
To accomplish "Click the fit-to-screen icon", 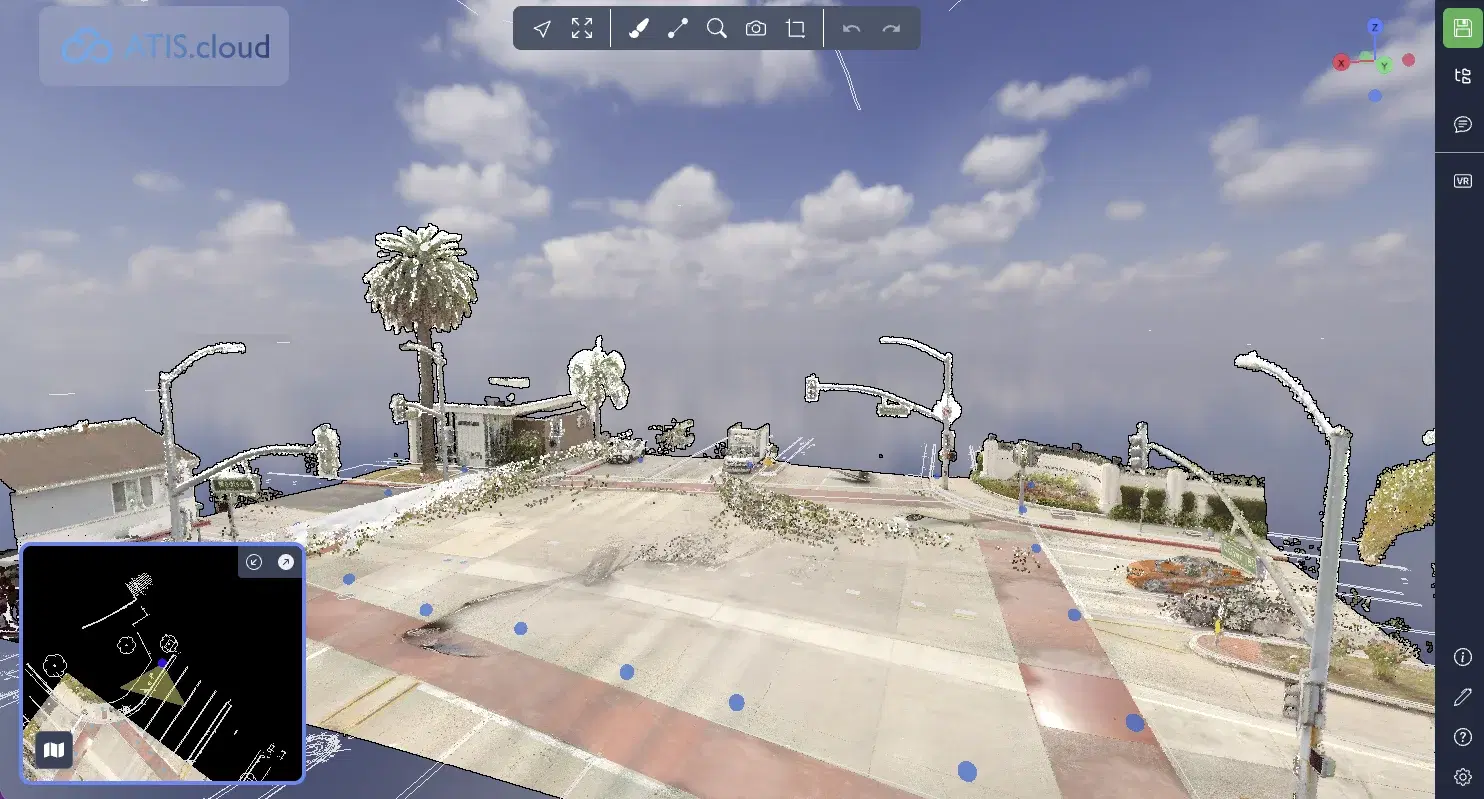I will pos(583,28).
